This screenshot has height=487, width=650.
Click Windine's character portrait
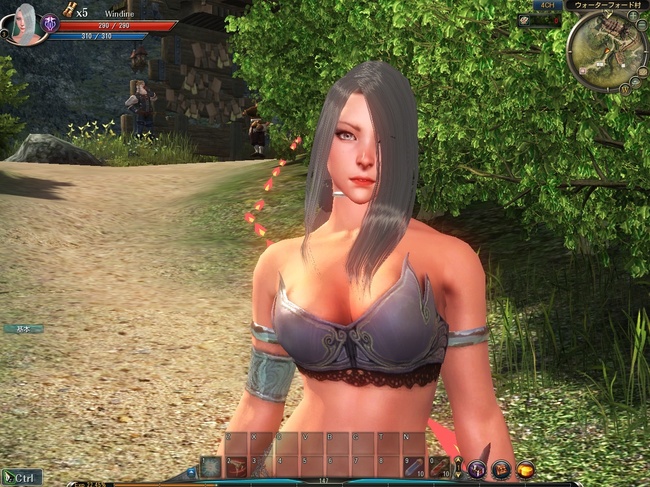(24, 23)
